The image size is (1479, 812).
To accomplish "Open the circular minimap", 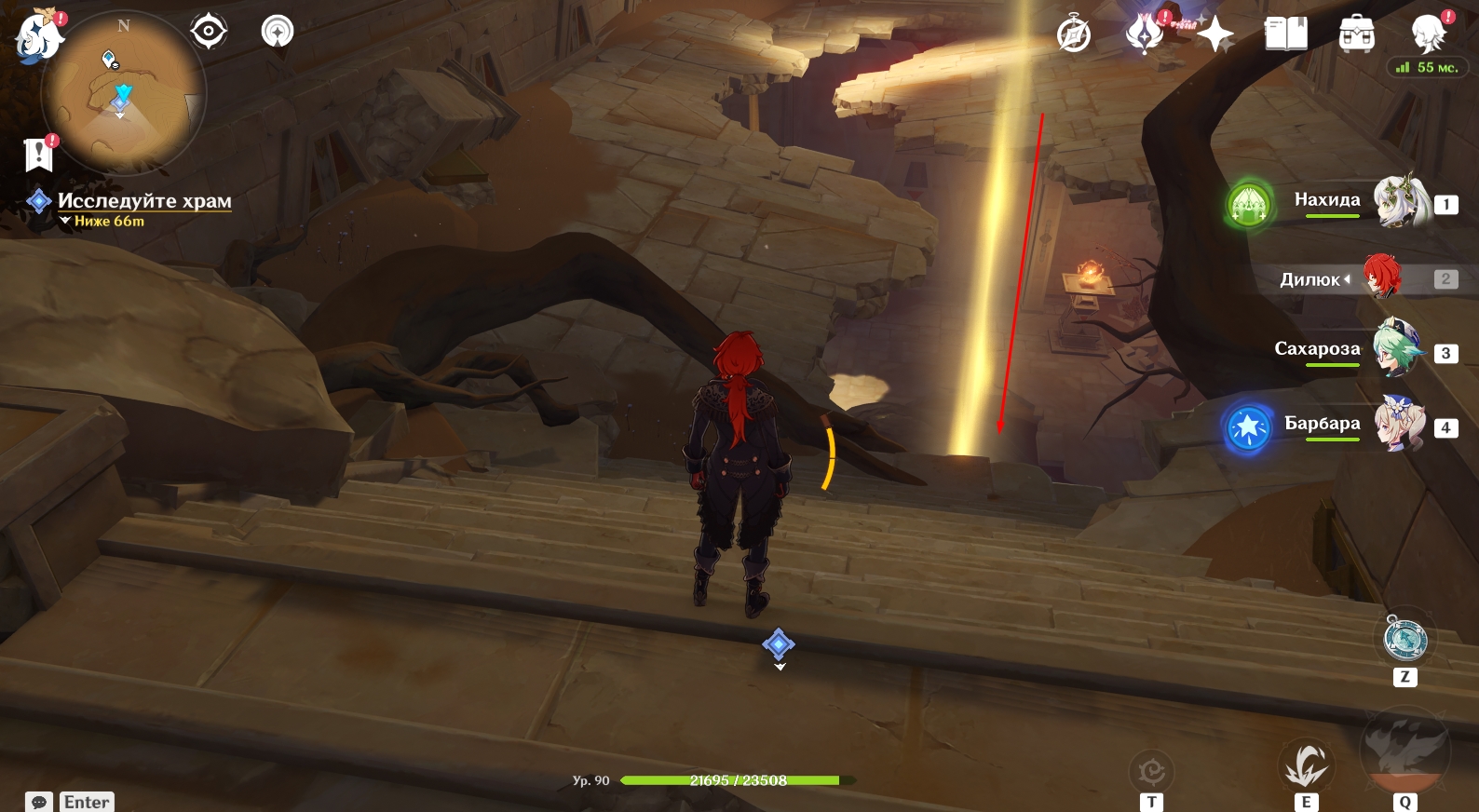I will tap(123, 93).
